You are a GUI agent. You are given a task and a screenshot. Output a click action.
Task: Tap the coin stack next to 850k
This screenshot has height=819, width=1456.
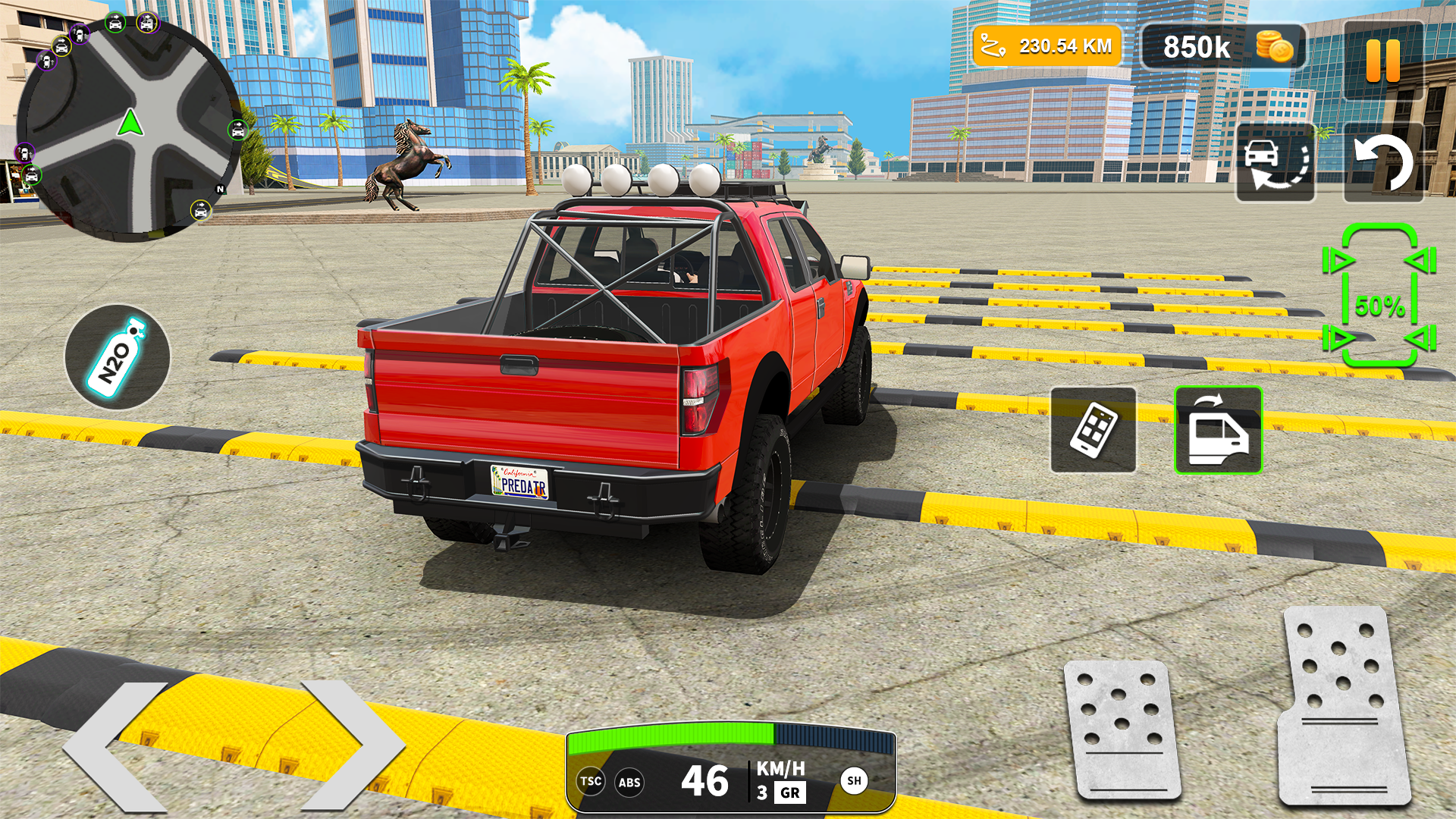(1277, 47)
